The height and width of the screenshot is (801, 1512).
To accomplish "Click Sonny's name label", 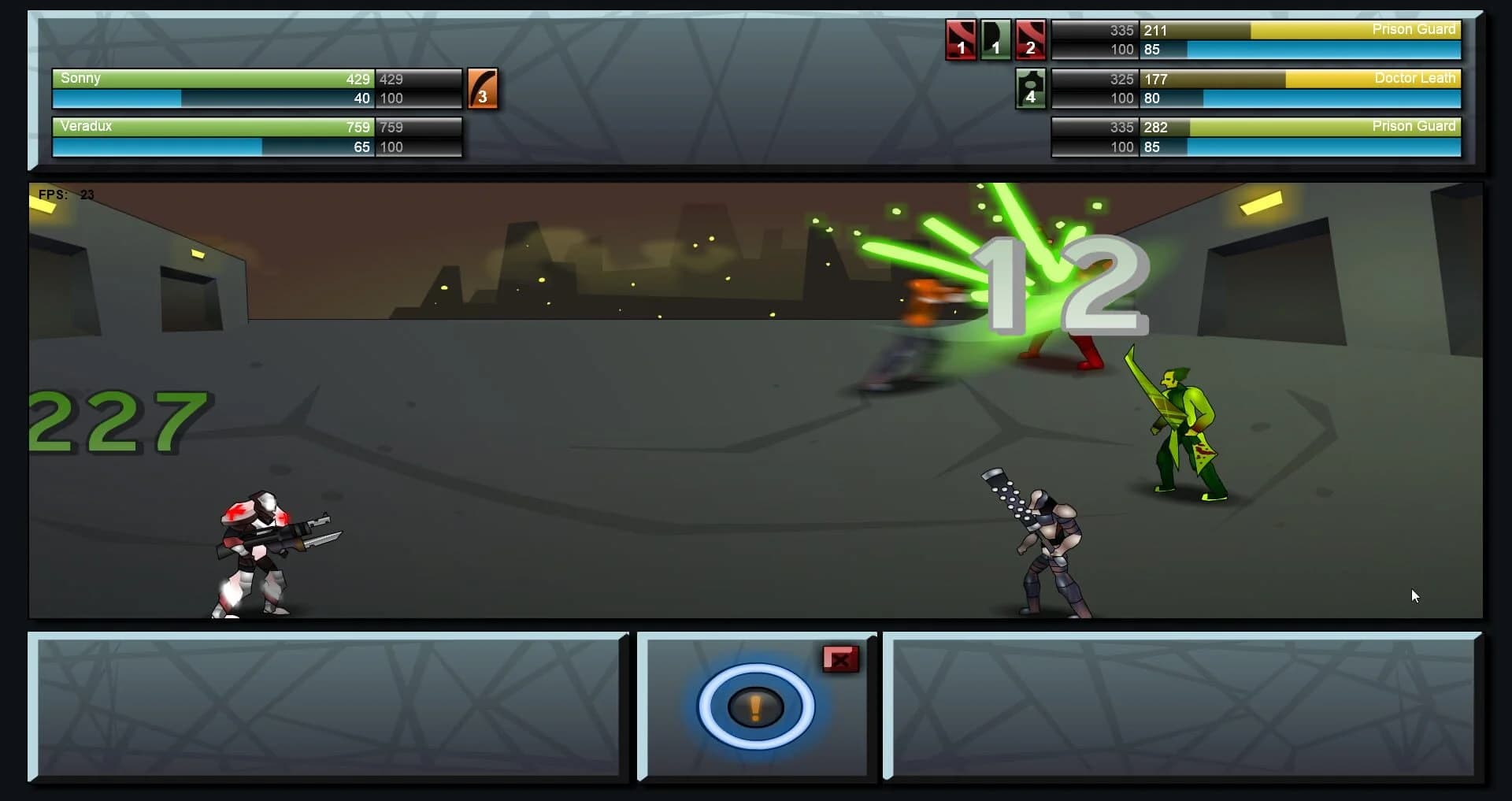I will coord(80,79).
